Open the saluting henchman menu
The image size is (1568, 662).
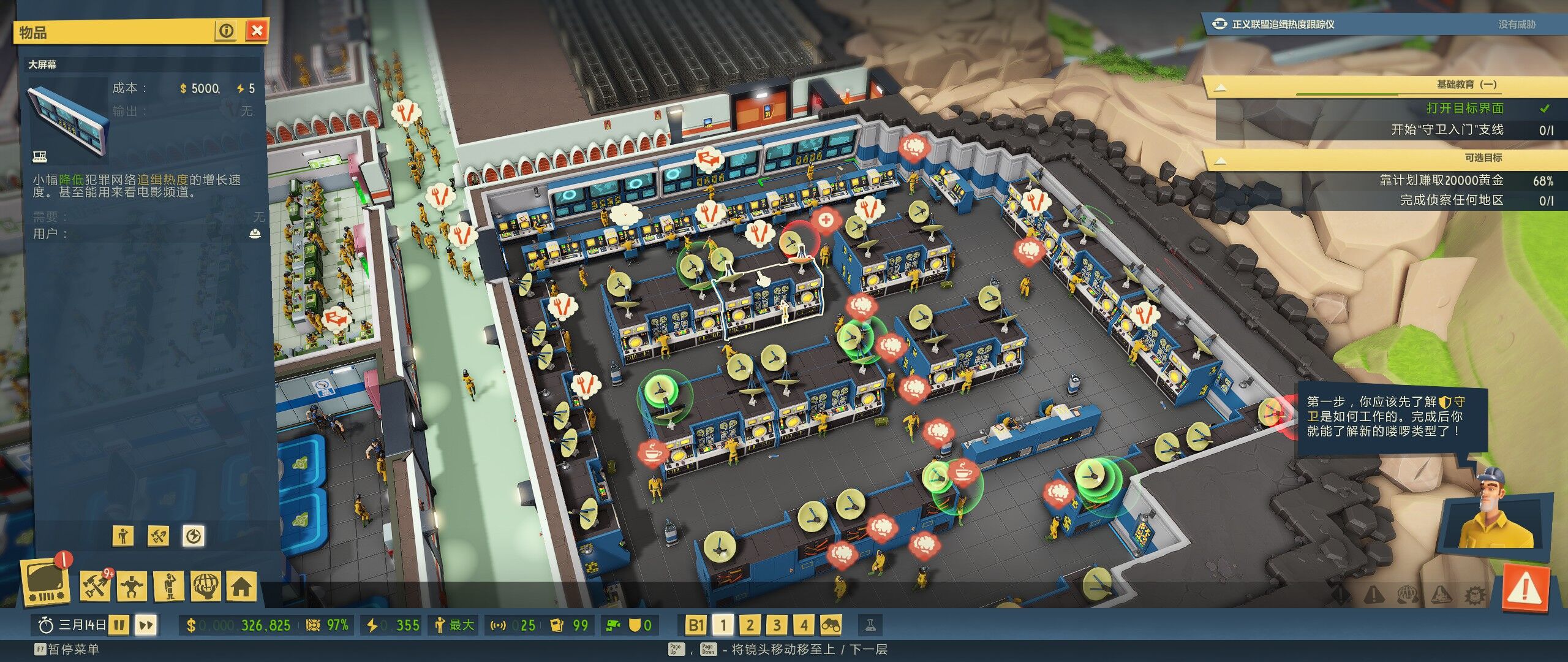(170, 586)
